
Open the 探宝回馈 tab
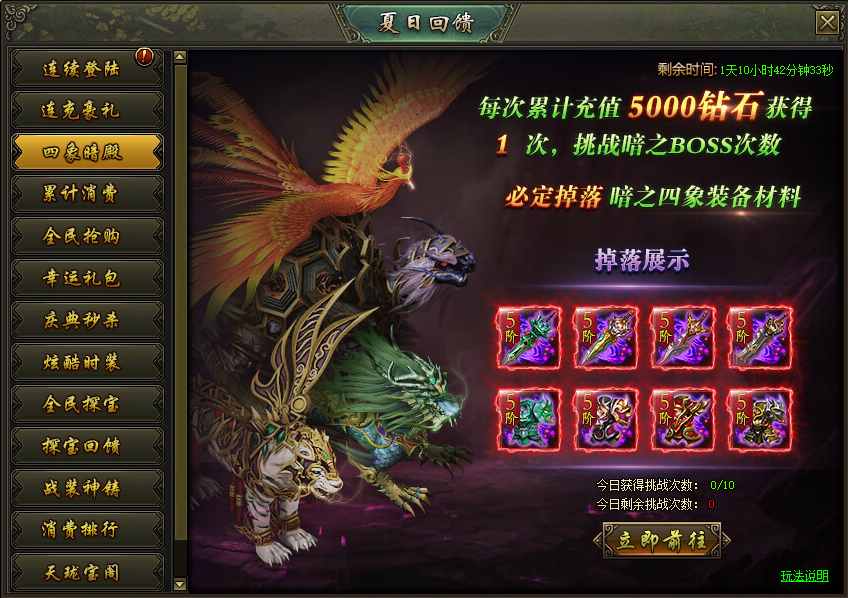pos(86,446)
